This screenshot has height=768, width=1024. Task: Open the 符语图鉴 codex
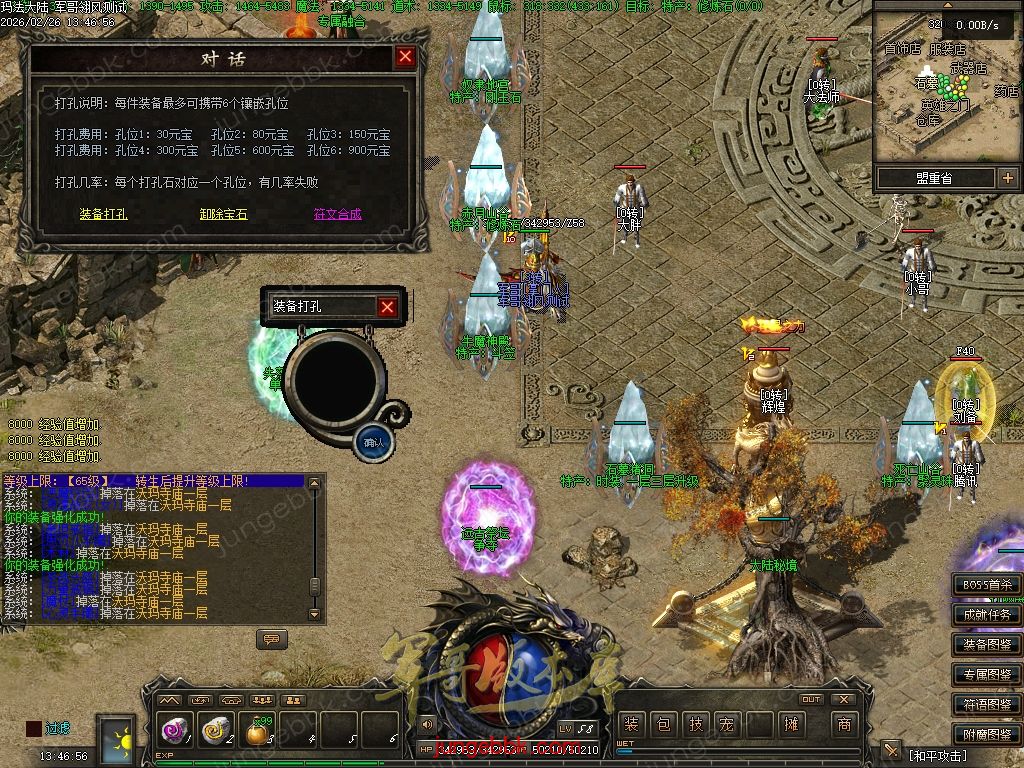[x=986, y=705]
